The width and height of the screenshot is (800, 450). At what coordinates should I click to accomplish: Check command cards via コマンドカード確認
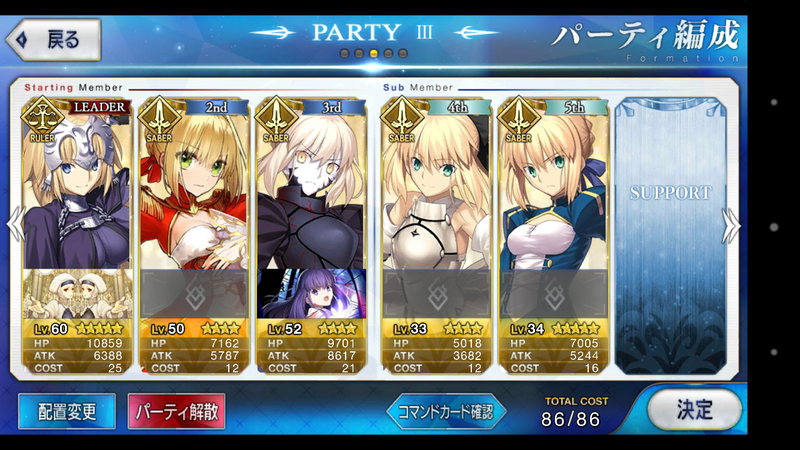446,411
